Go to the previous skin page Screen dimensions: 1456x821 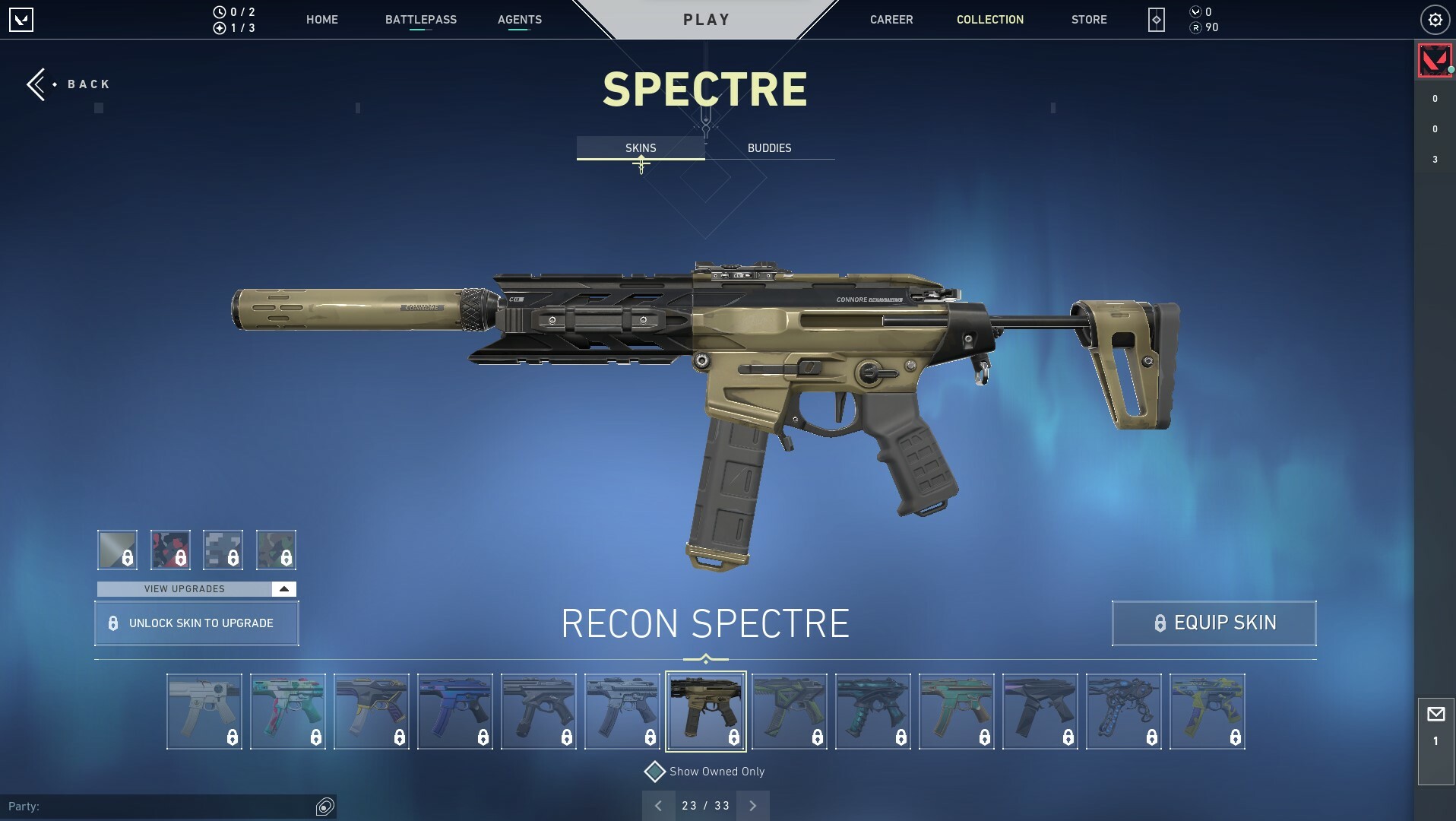(658, 806)
